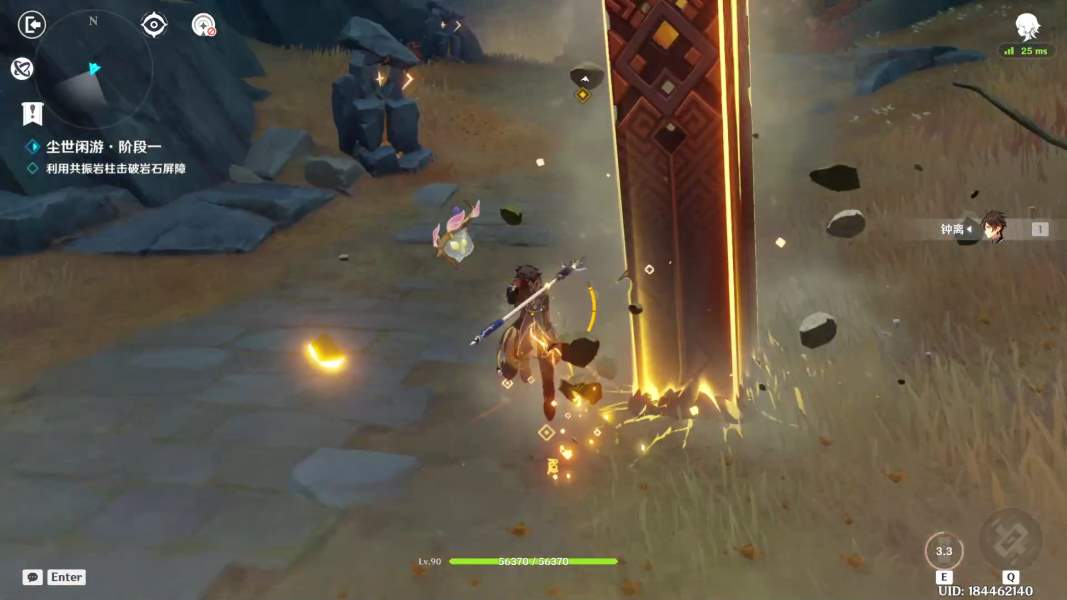
Task: Open the circular minimap
Action: click(93, 68)
